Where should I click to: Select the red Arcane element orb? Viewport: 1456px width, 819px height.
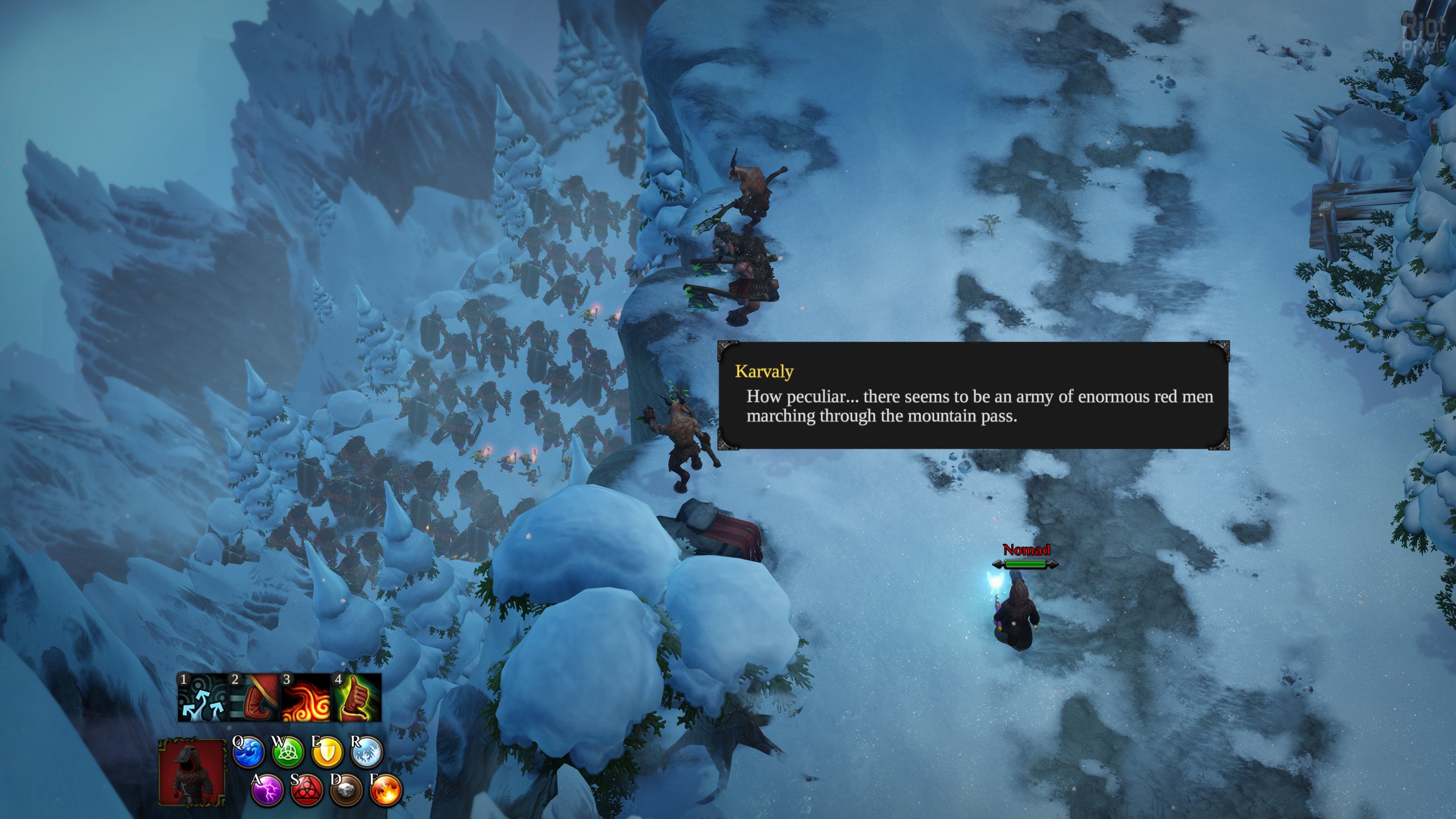(307, 791)
